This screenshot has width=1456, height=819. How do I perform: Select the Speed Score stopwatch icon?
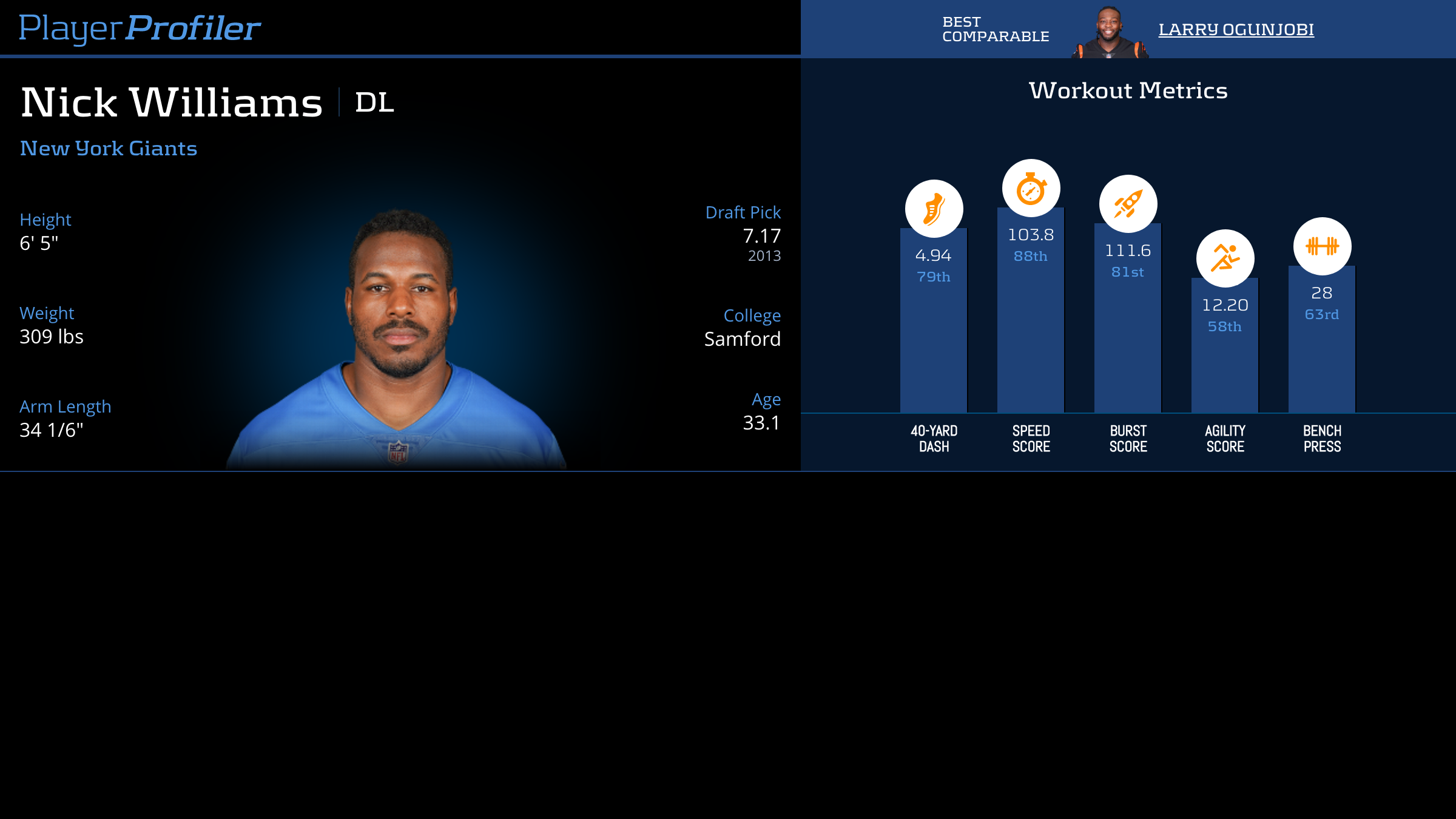1031,188
